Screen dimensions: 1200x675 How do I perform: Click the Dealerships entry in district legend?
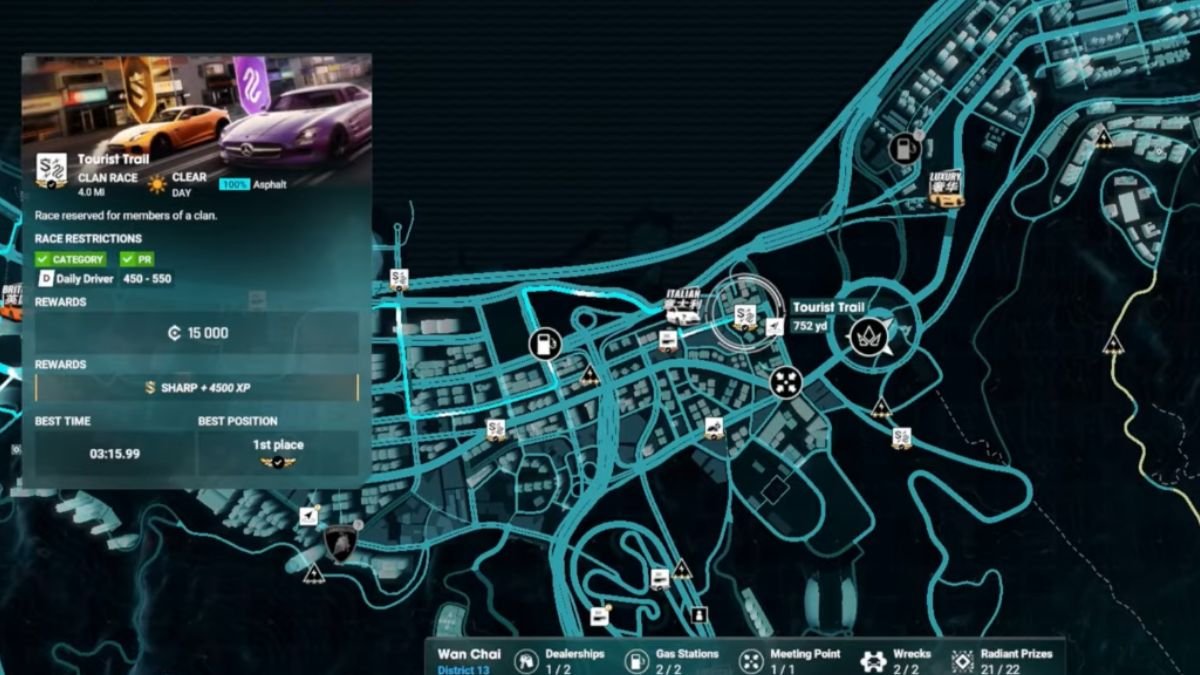coord(561,660)
